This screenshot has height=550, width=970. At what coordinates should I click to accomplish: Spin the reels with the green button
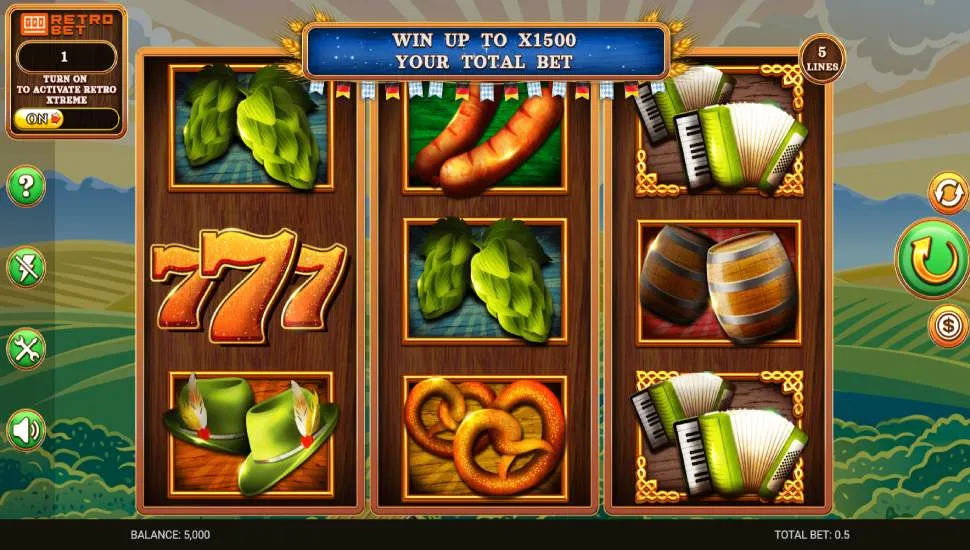point(932,260)
